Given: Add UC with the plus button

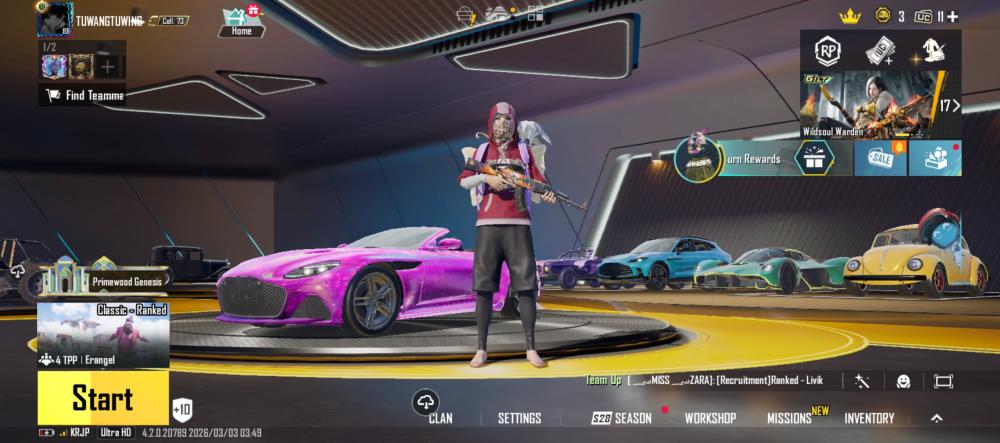Looking at the screenshot, I should [x=952, y=16].
